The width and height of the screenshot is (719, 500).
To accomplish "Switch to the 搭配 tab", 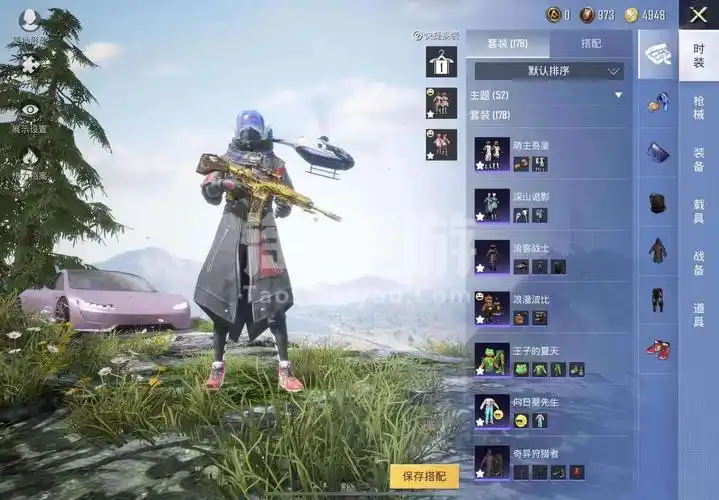I will click(x=590, y=44).
